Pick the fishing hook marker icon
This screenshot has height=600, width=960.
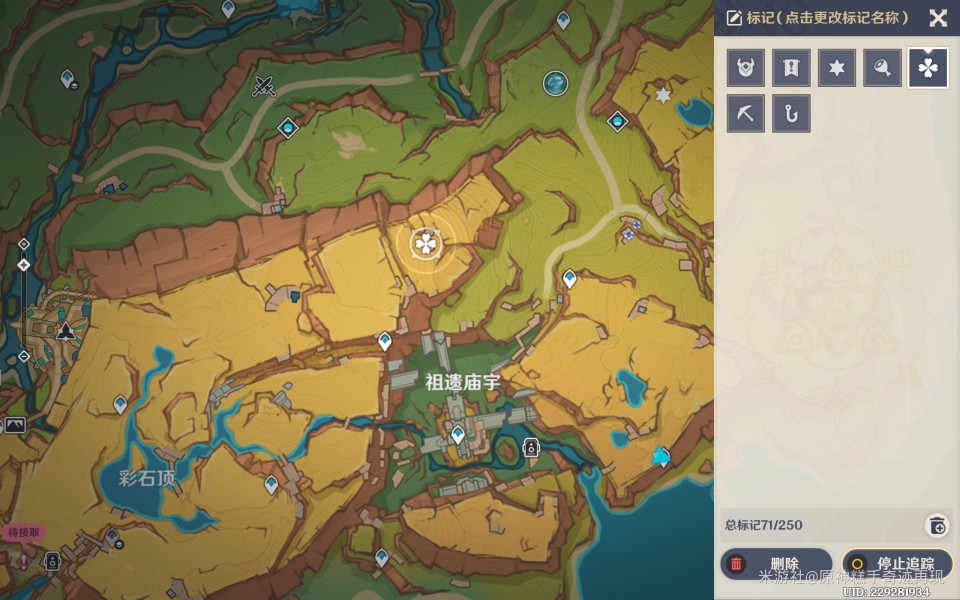(791, 113)
